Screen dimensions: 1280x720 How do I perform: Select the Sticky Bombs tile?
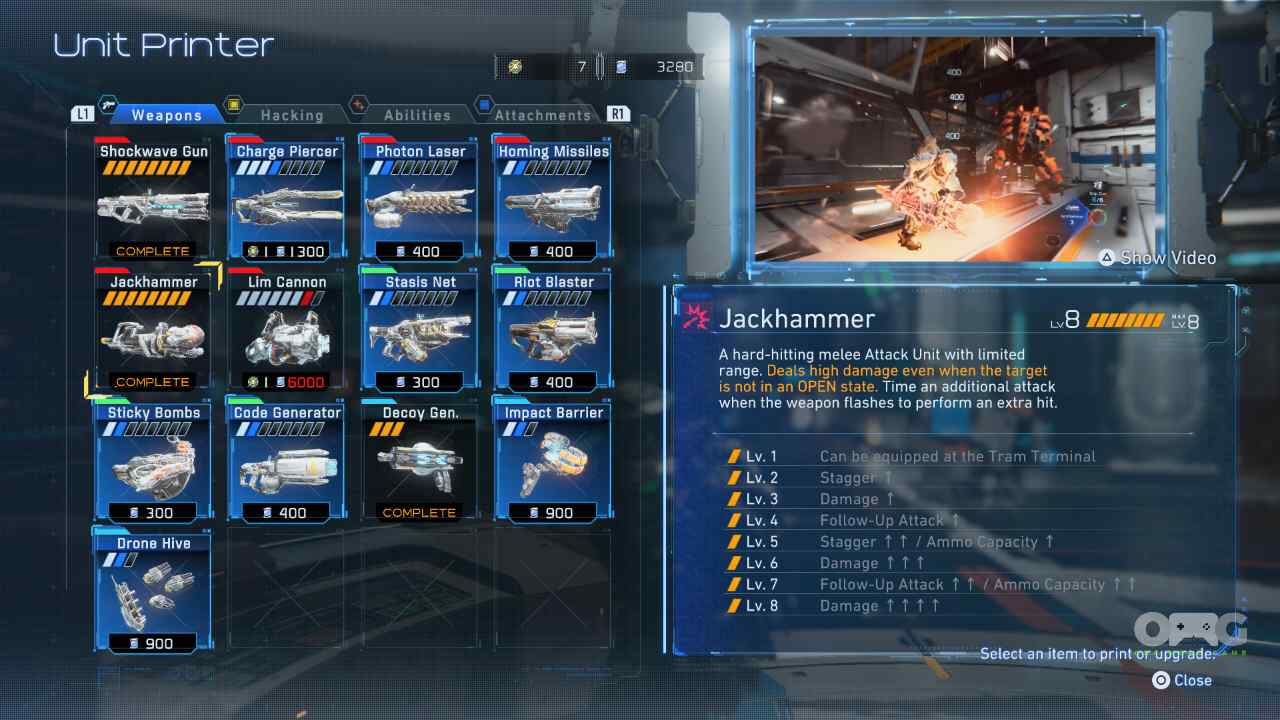(x=153, y=462)
